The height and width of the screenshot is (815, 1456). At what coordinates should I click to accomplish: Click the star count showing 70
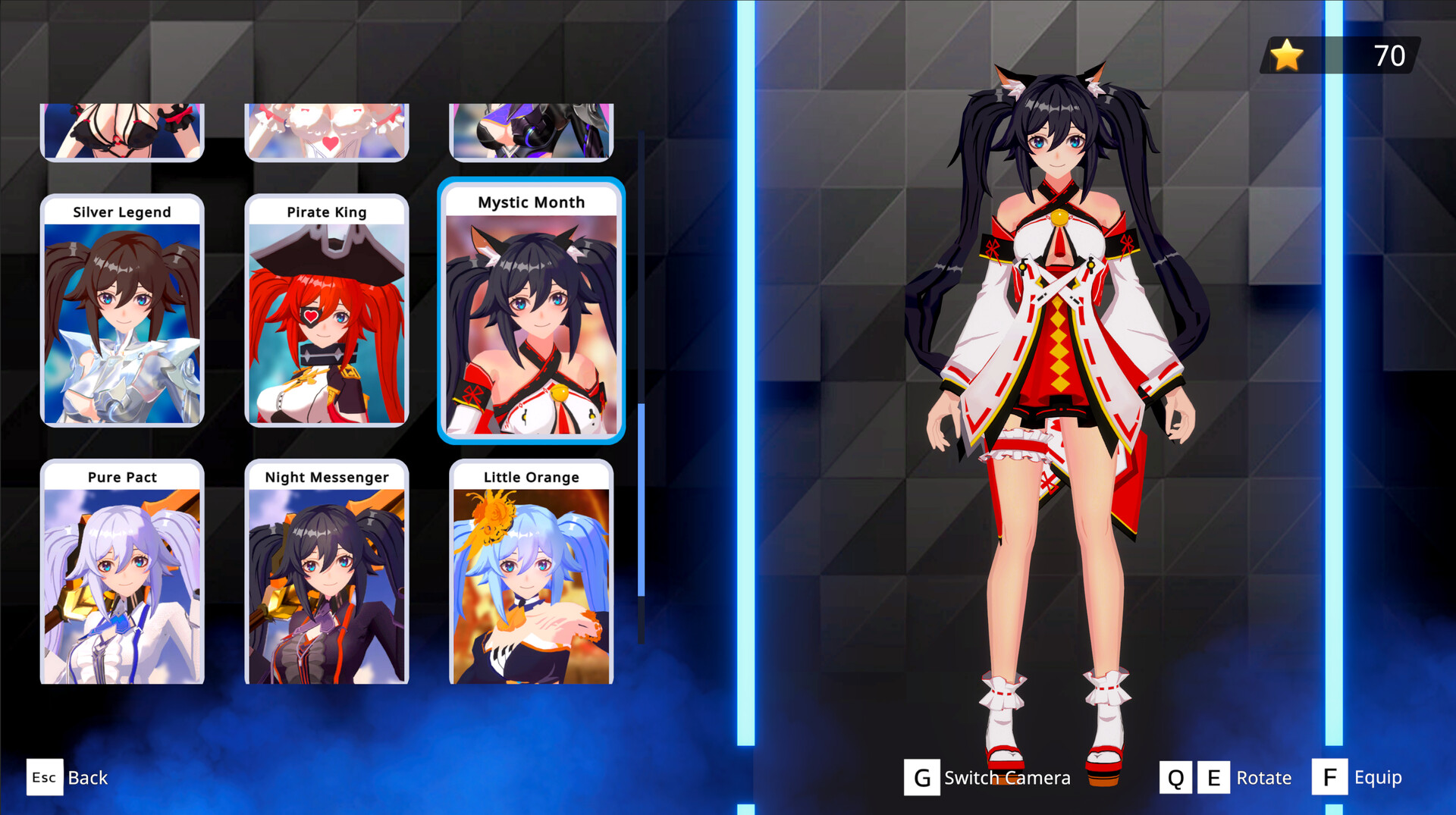click(x=1389, y=55)
